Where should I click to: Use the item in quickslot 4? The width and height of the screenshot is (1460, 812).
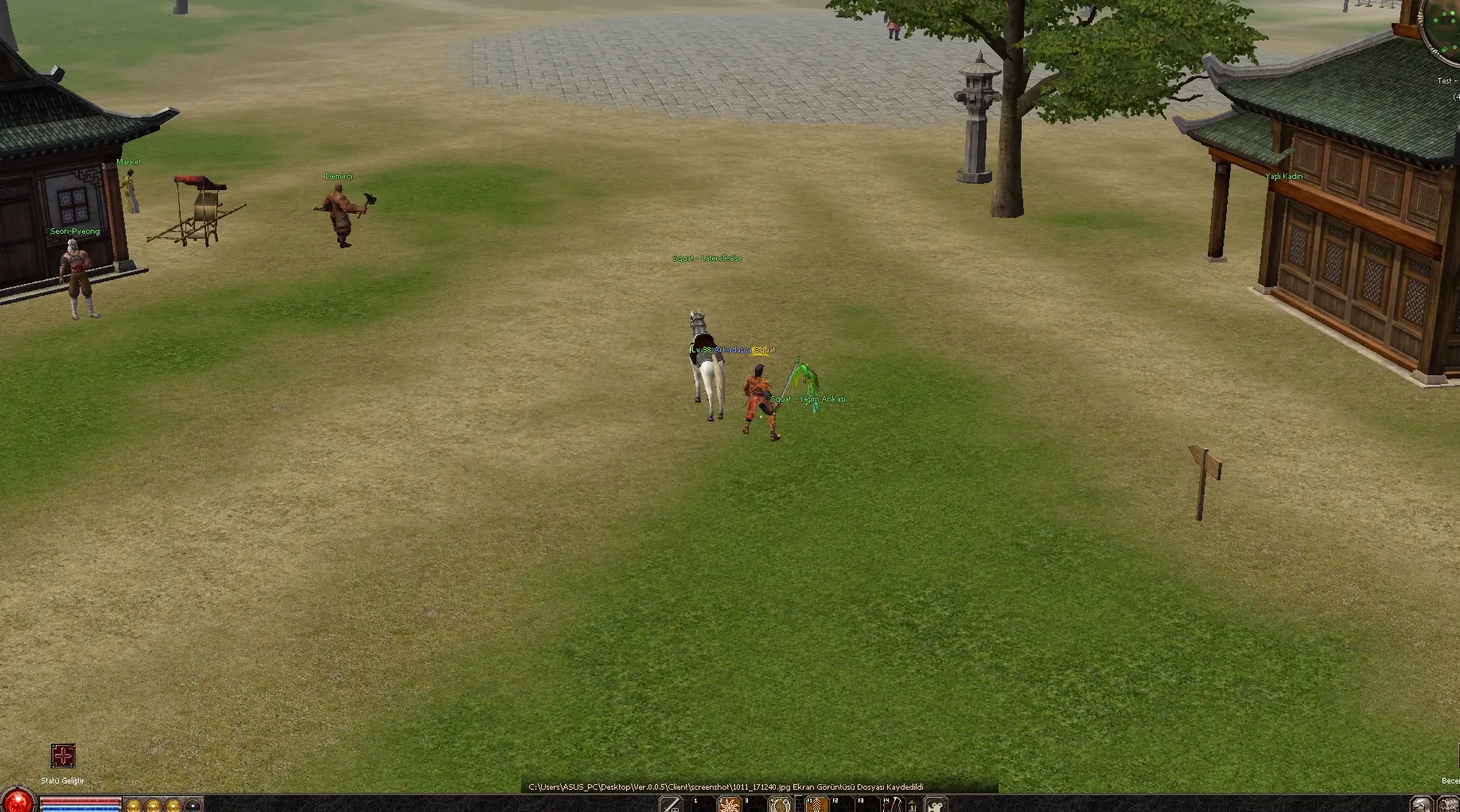(781, 805)
